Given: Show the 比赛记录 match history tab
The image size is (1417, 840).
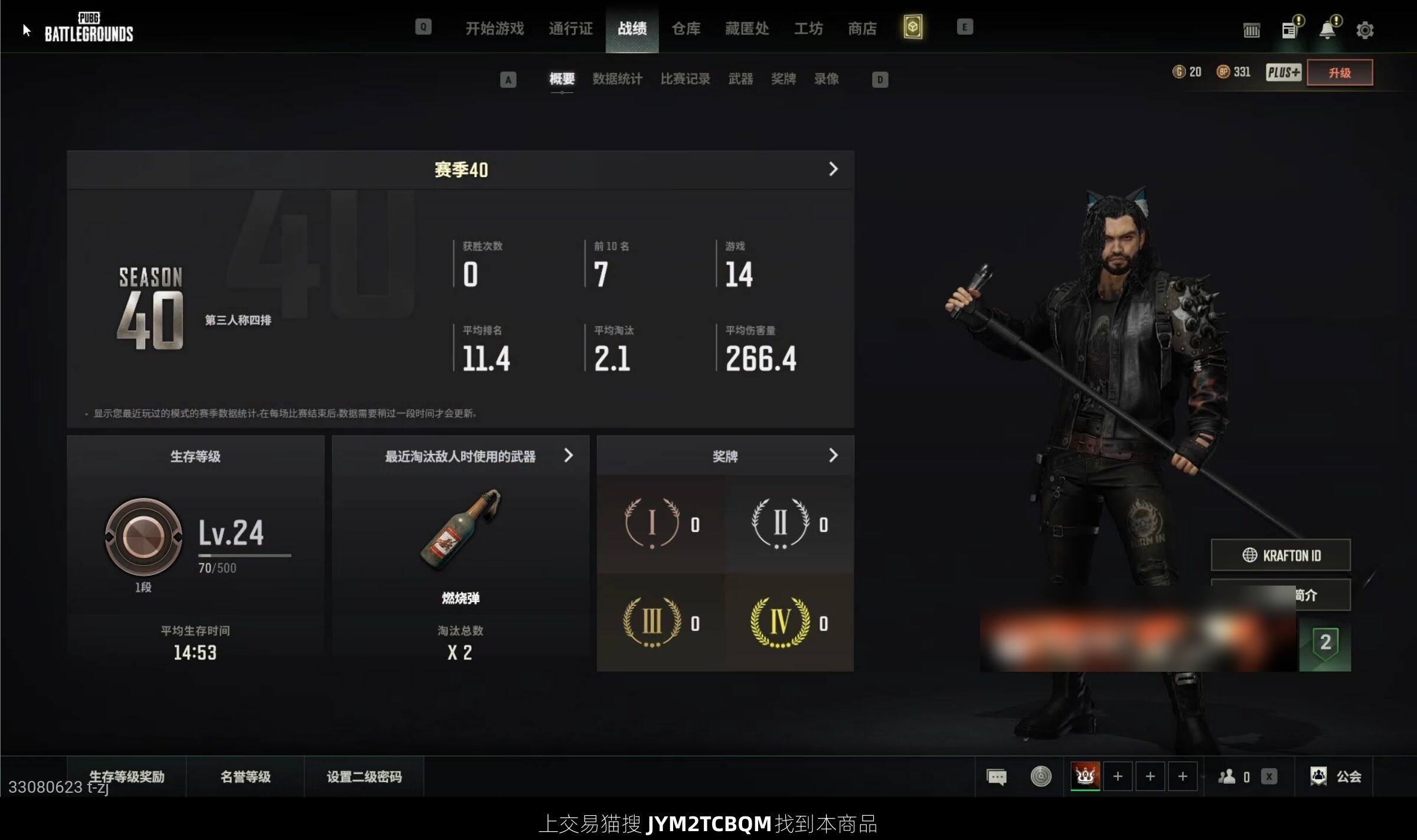Looking at the screenshot, I should coord(685,79).
